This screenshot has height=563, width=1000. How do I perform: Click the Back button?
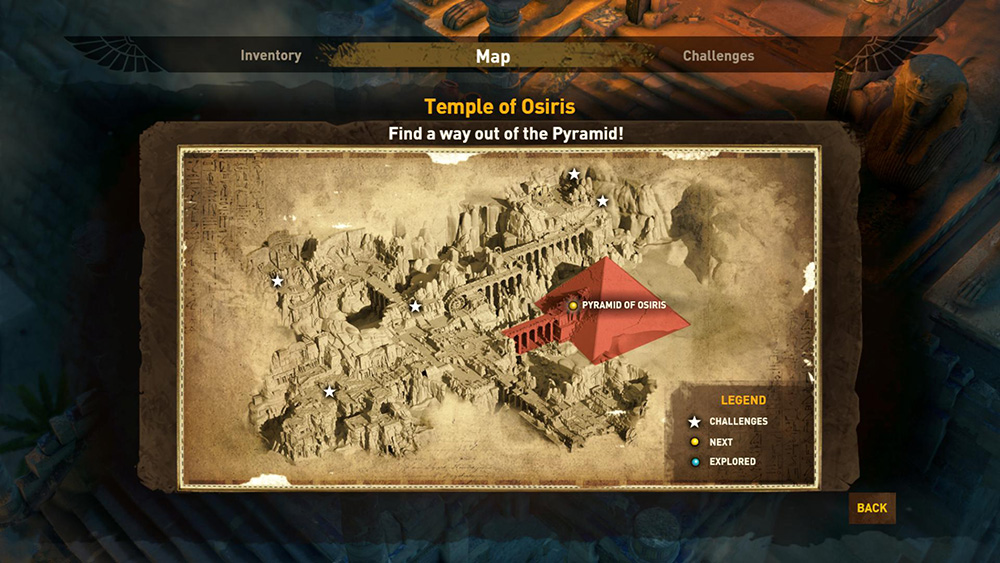coord(871,508)
